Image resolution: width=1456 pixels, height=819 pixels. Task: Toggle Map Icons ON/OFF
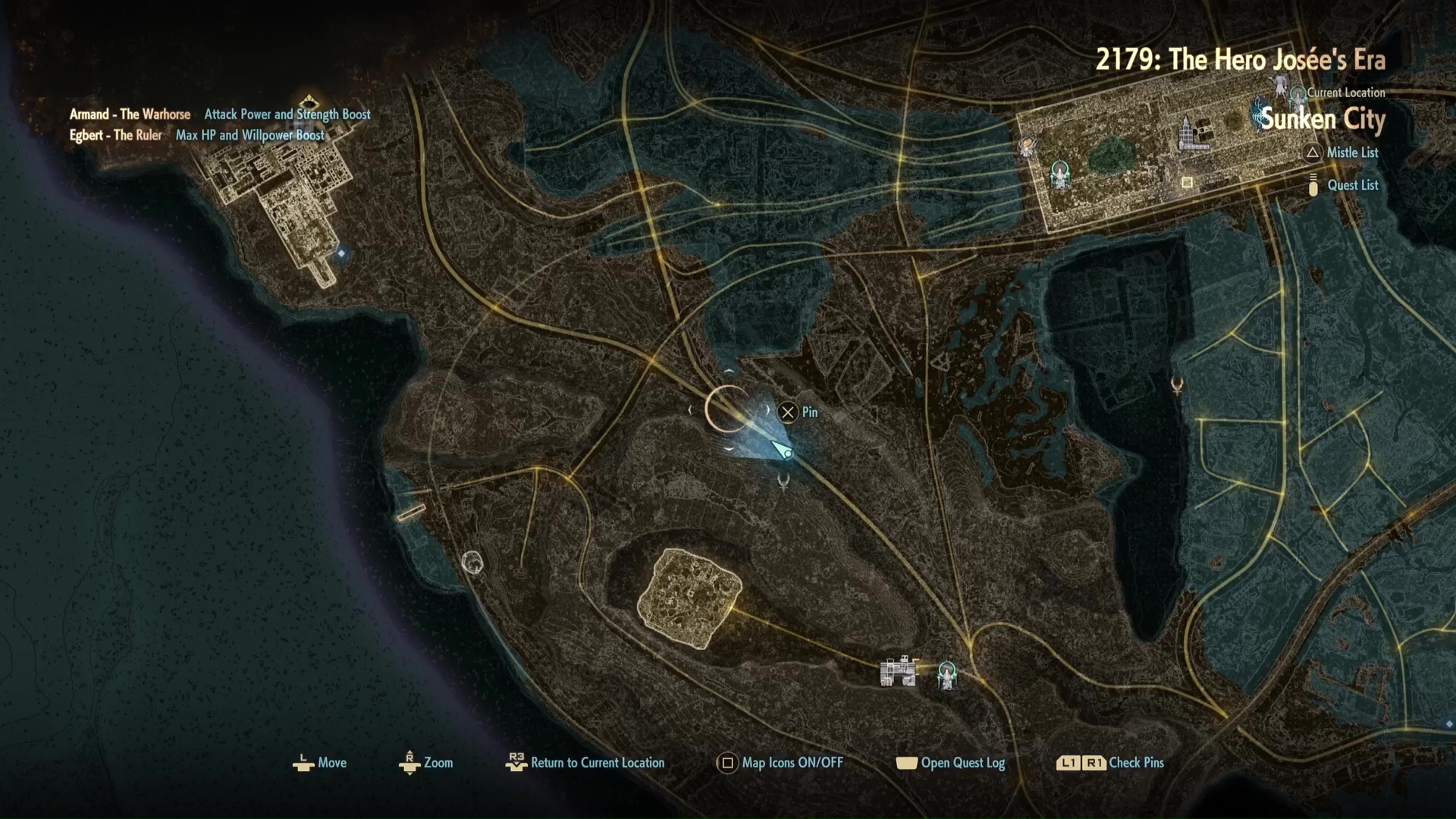coord(792,763)
